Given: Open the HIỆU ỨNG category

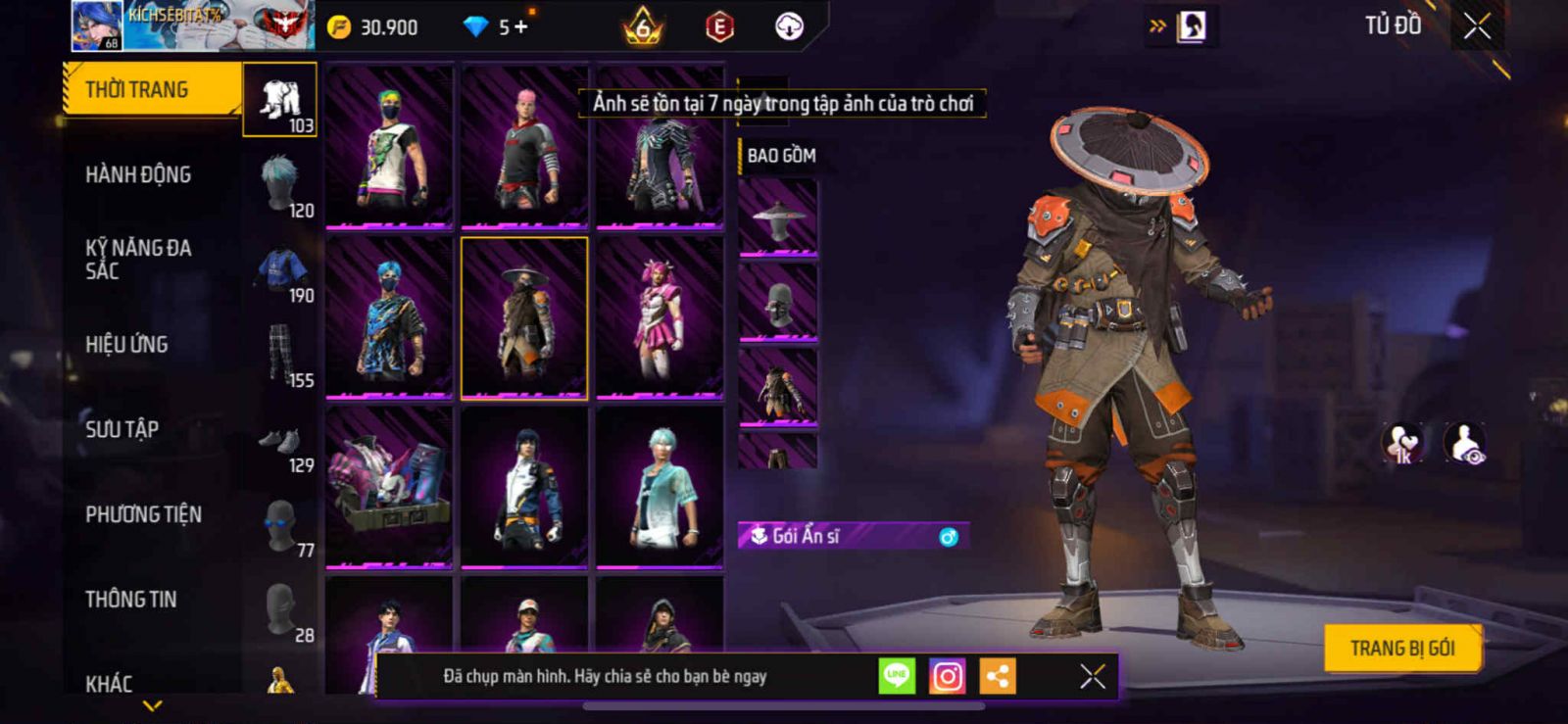Looking at the screenshot, I should pos(126,345).
